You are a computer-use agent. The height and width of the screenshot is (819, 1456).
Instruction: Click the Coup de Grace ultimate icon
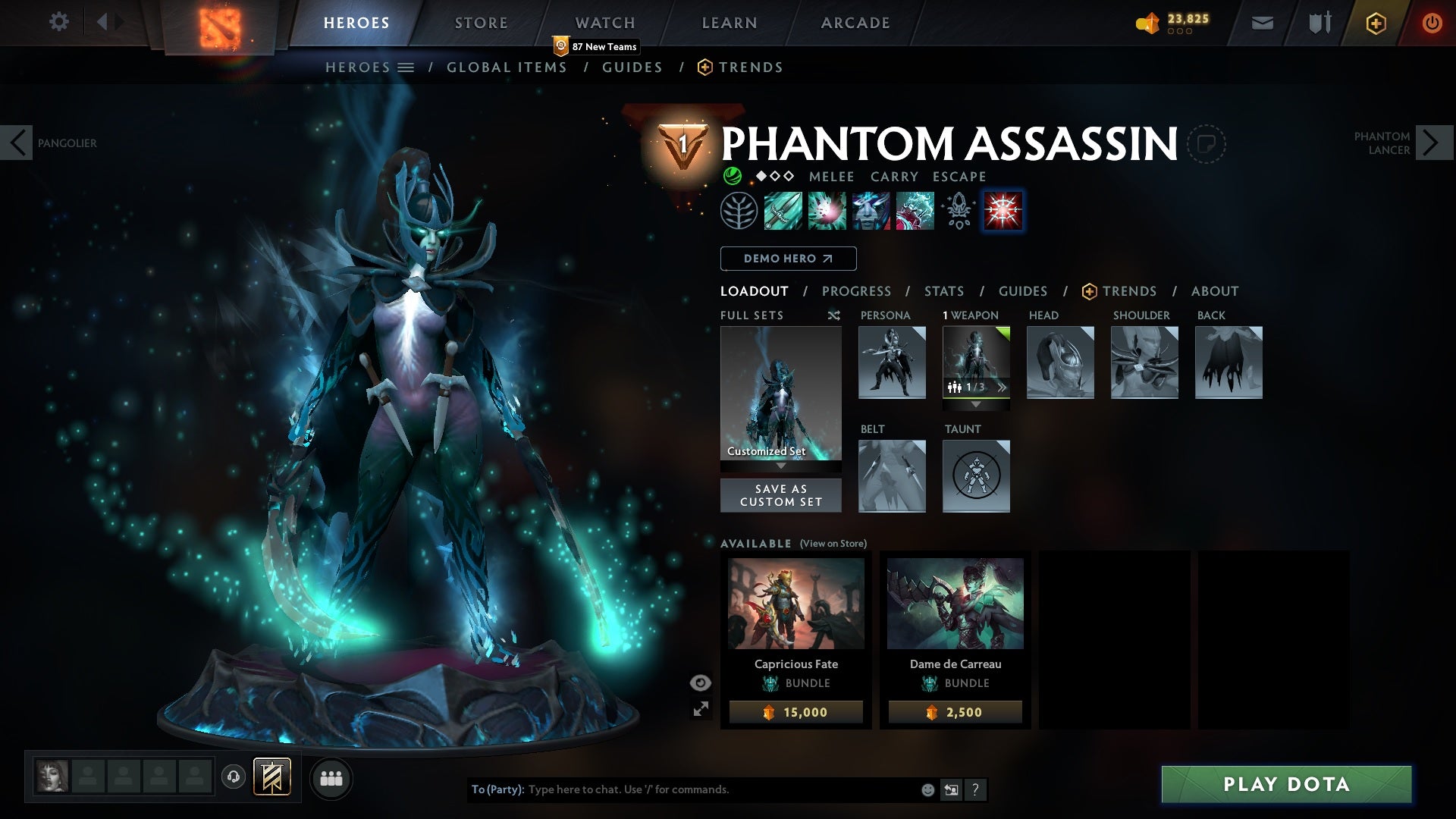point(1003,212)
